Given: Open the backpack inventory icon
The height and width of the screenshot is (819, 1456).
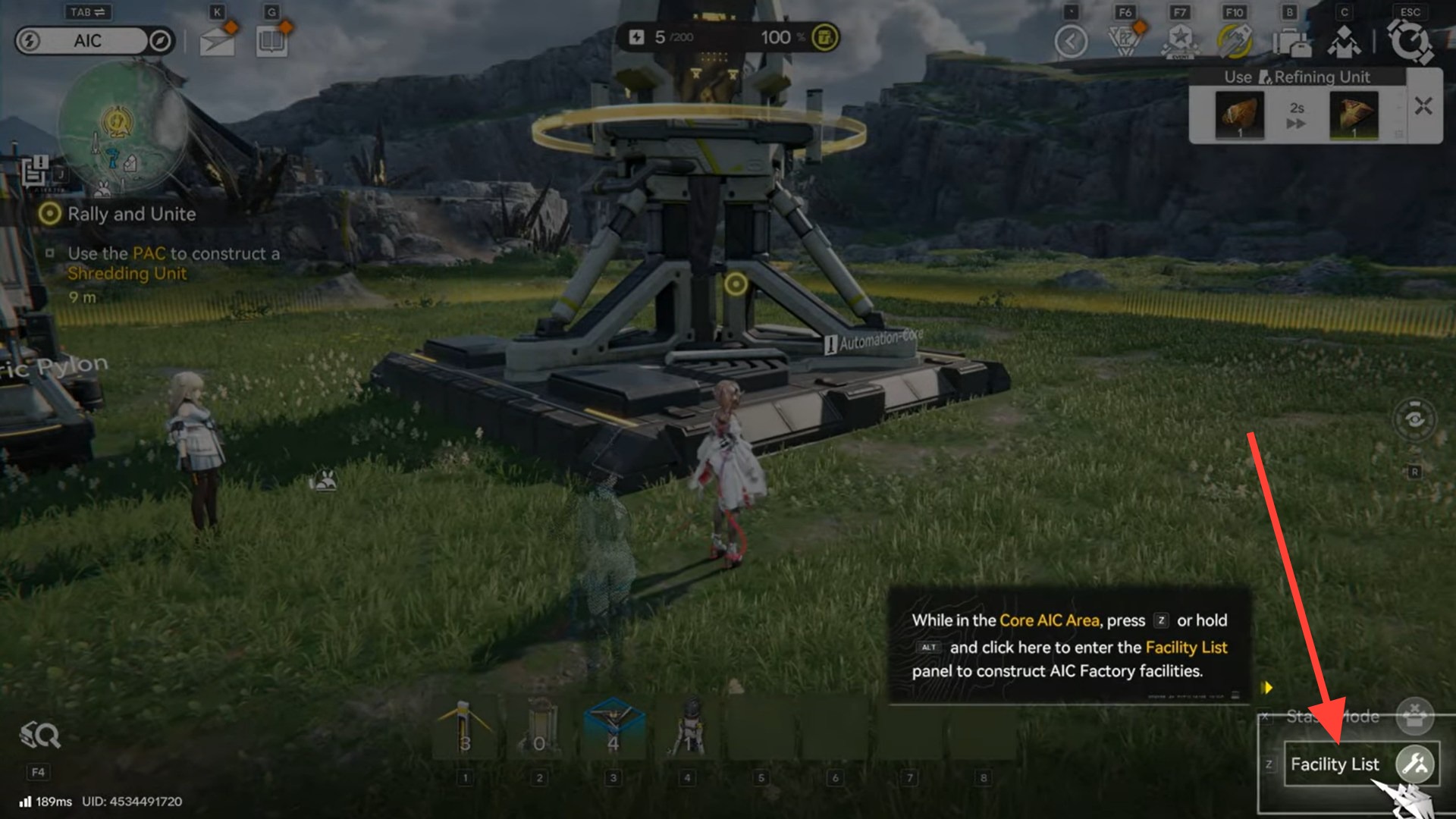Looking at the screenshot, I should pyautogui.click(x=1291, y=42).
